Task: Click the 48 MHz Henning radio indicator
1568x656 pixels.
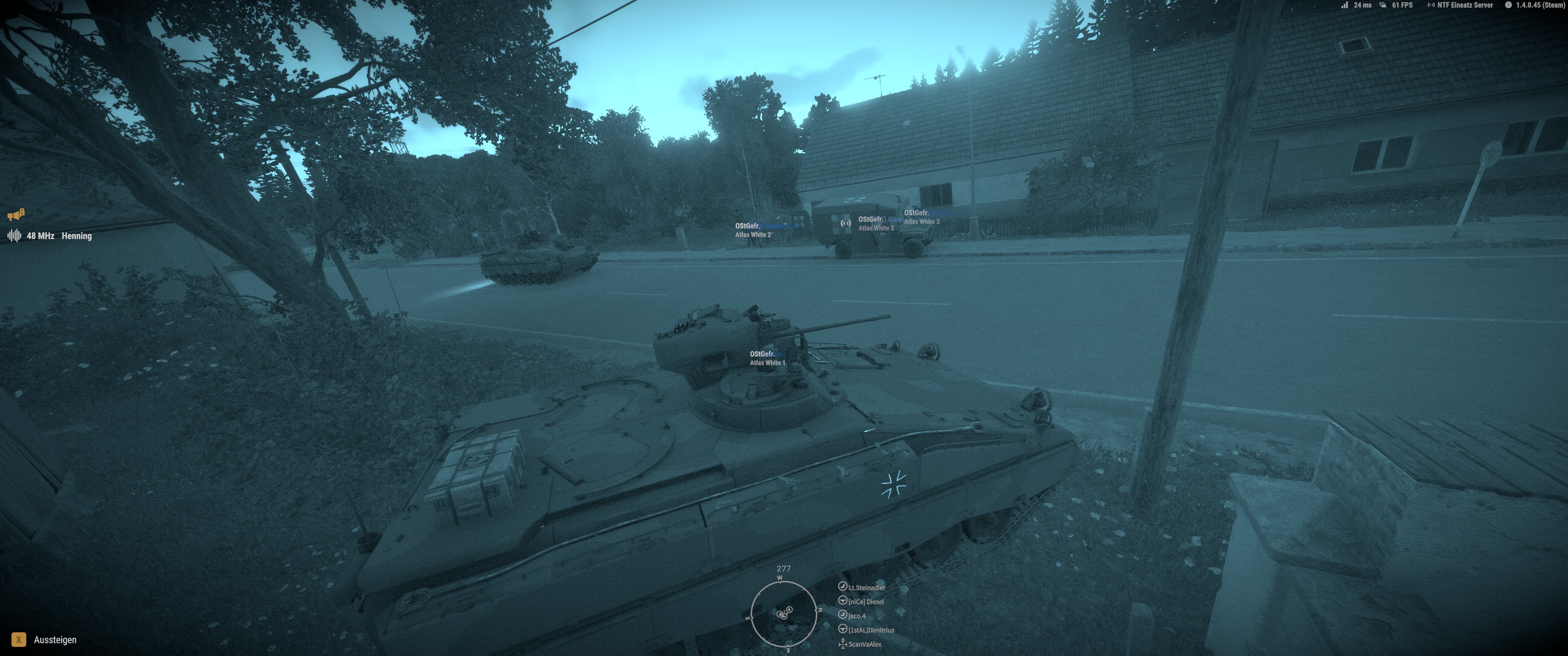Action: click(x=58, y=236)
